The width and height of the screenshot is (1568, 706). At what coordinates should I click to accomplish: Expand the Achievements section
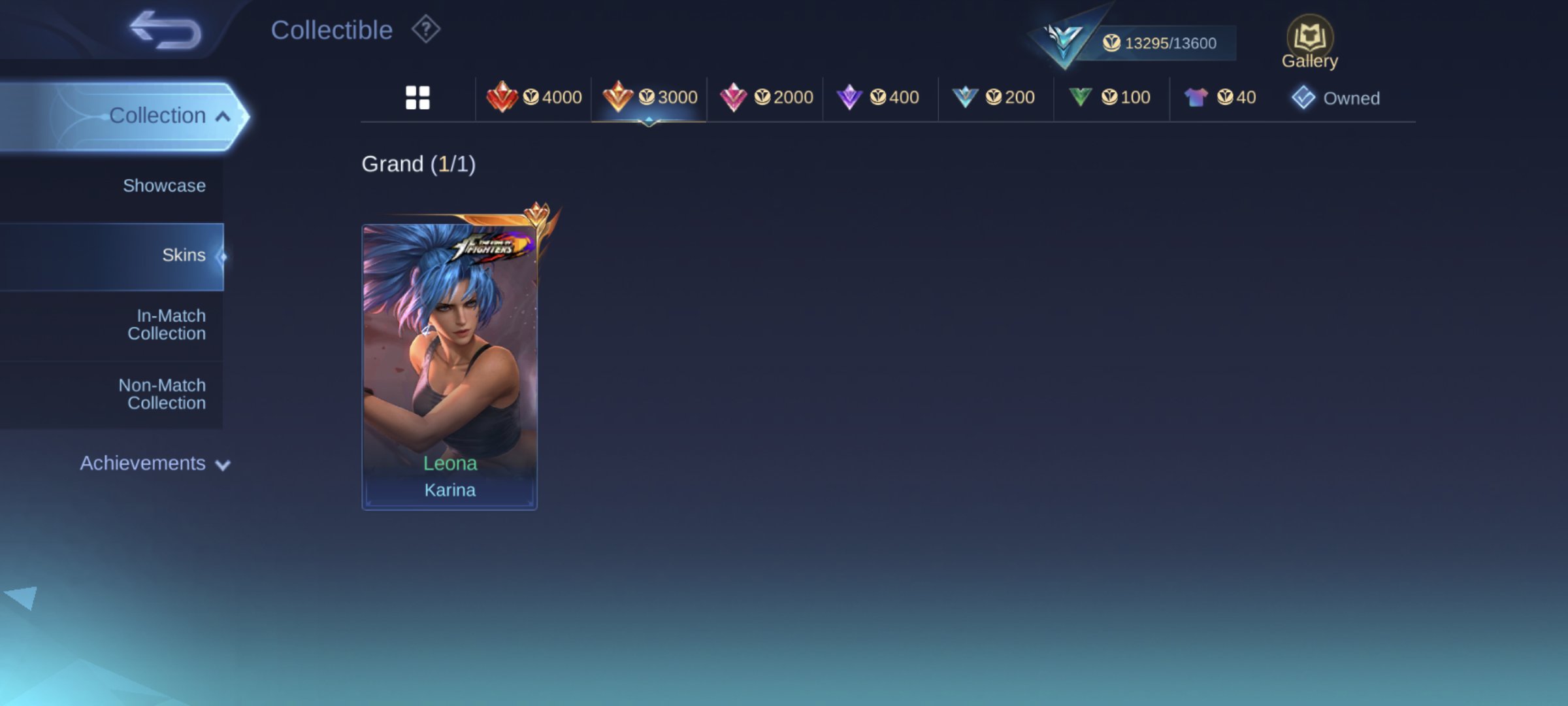click(x=155, y=463)
